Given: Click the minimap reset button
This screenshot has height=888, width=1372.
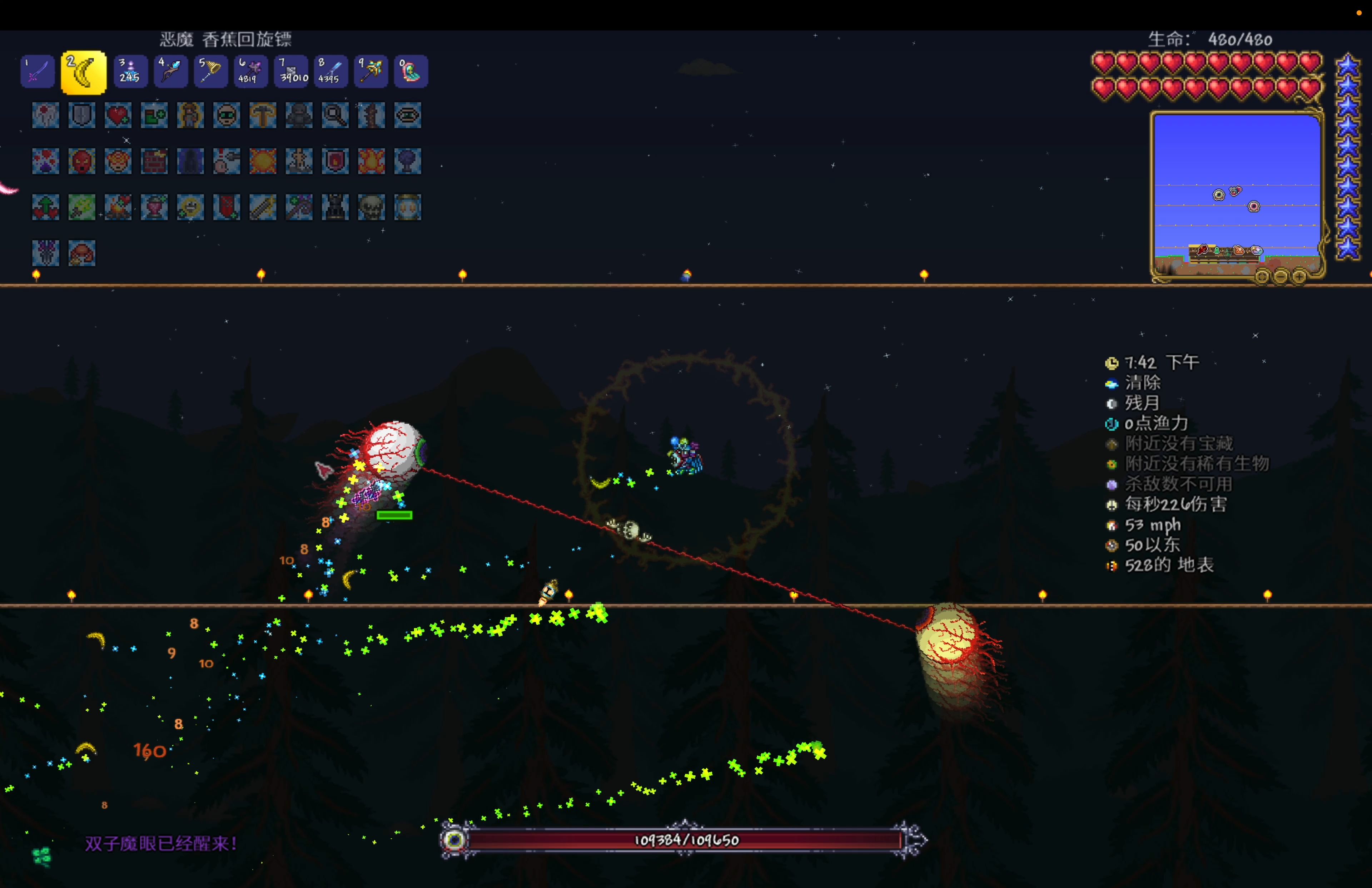Looking at the screenshot, I should coord(1262,277).
